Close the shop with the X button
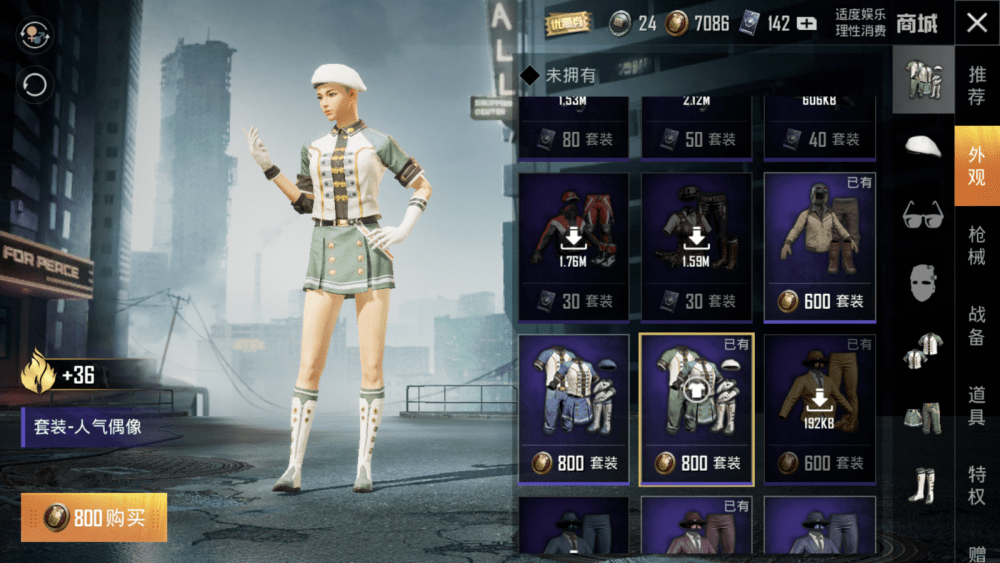The image size is (1000, 563). pyautogui.click(x=976, y=25)
